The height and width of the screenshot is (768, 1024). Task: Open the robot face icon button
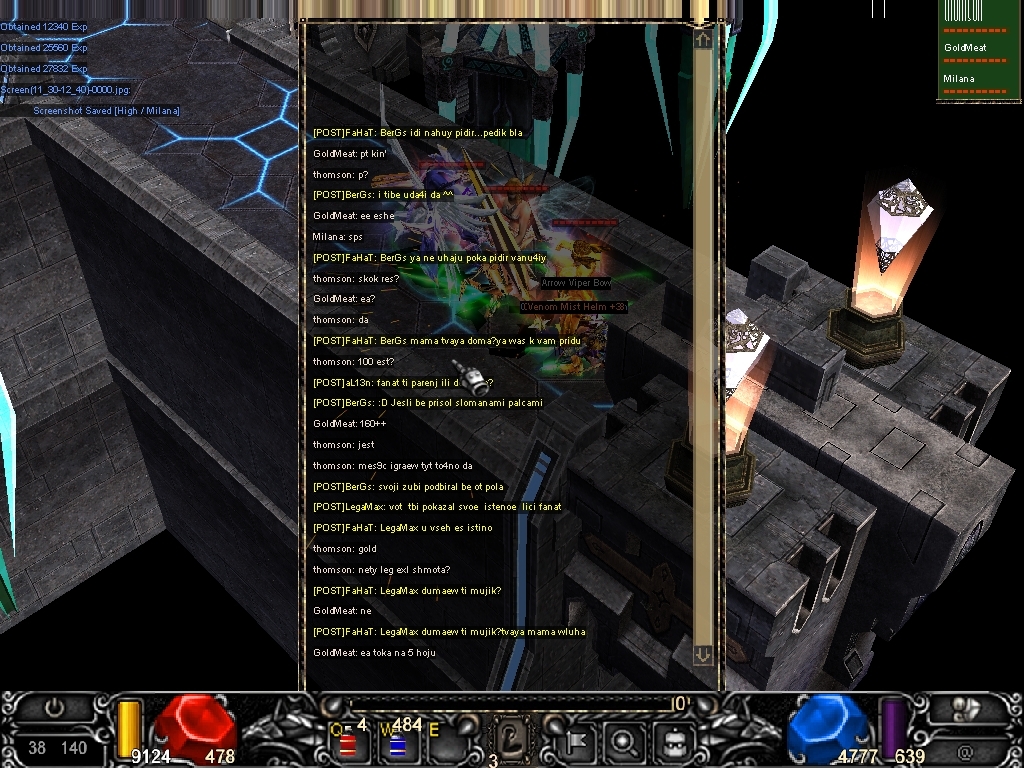click(674, 743)
